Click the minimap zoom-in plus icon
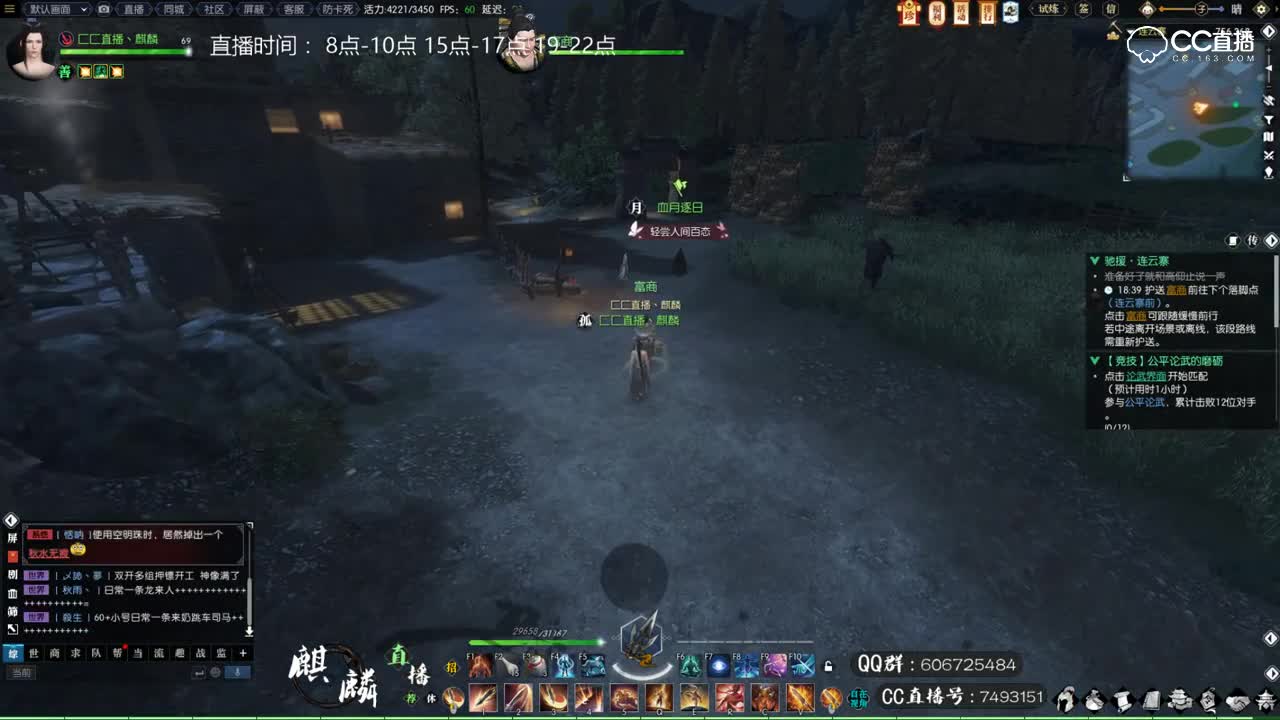This screenshot has width=1280, height=720. point(1269,50)
